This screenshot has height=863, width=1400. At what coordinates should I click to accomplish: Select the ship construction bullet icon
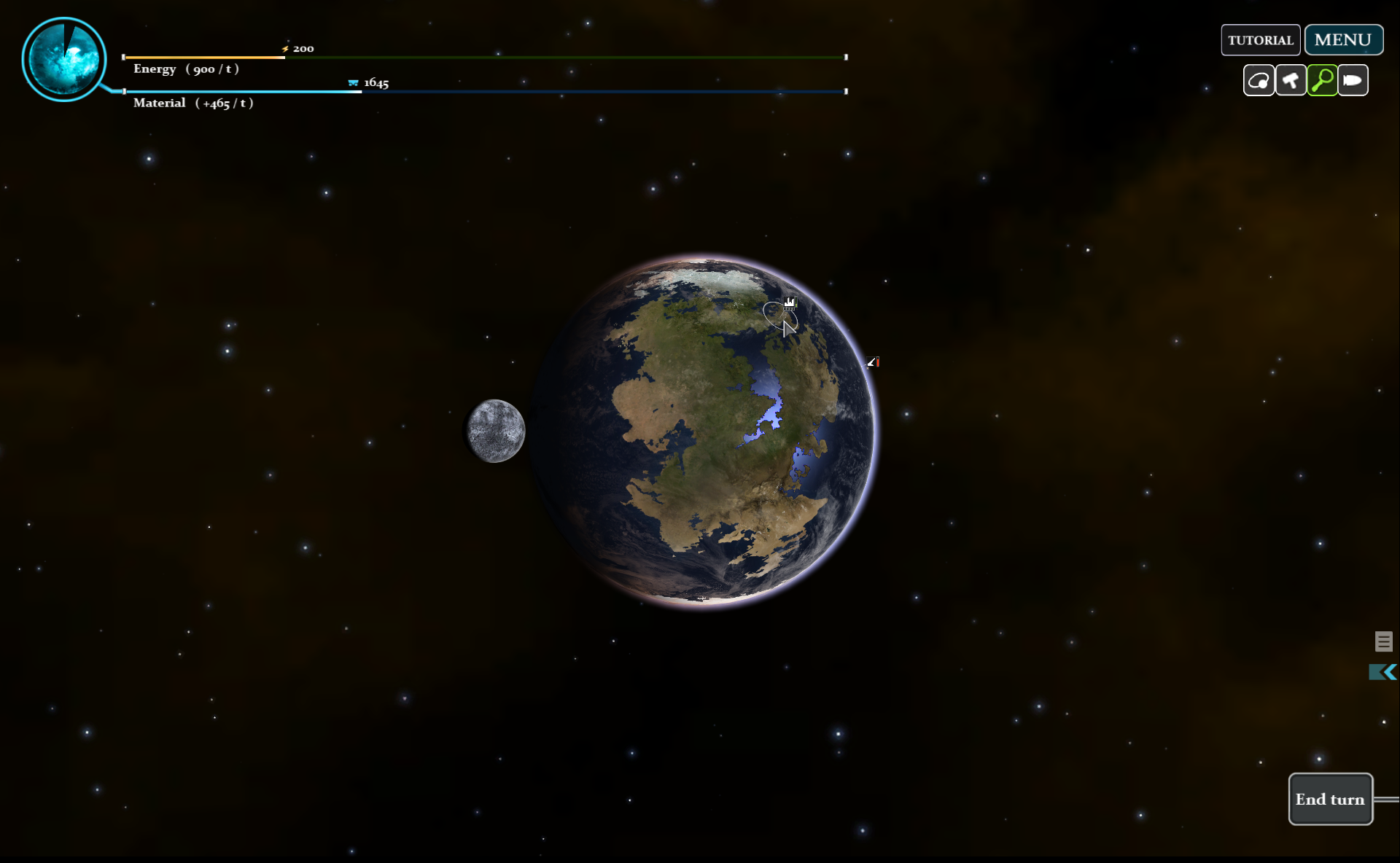(x=1353, y=80)
